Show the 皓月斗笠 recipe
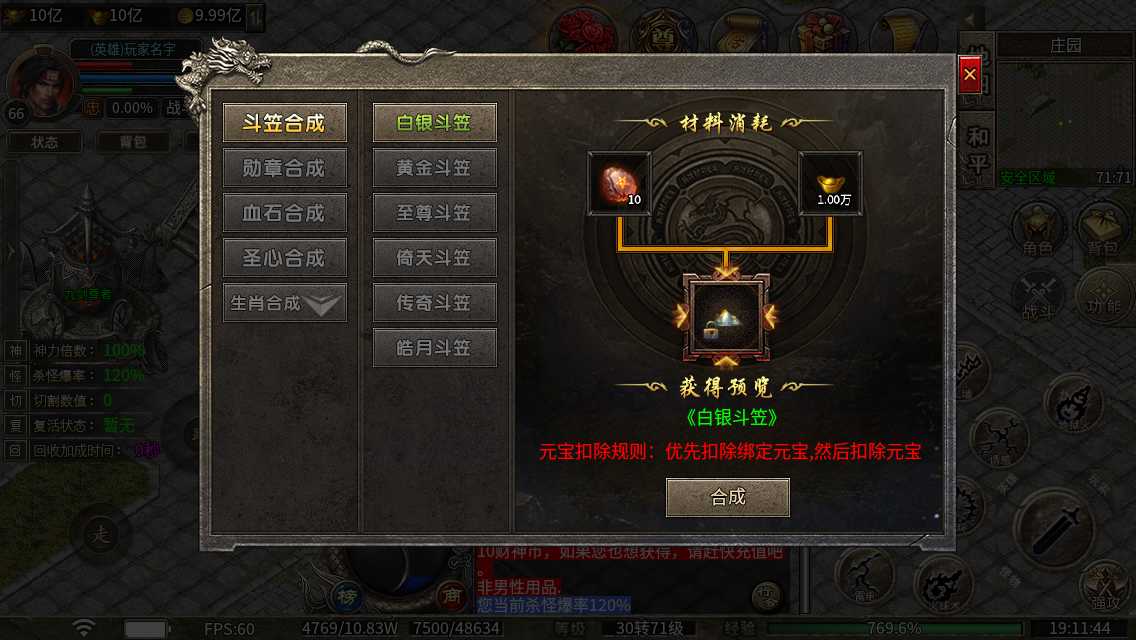 coord(434,348)
